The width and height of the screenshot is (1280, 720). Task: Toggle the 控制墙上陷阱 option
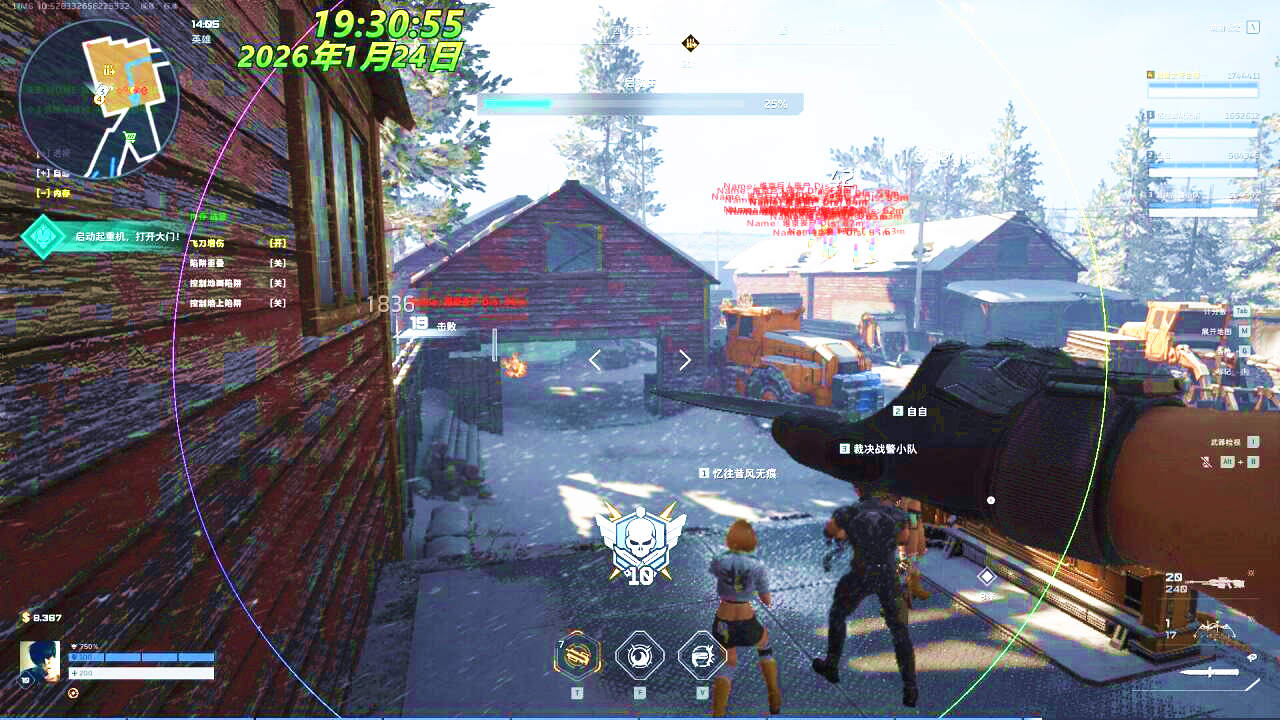(278, 303)
